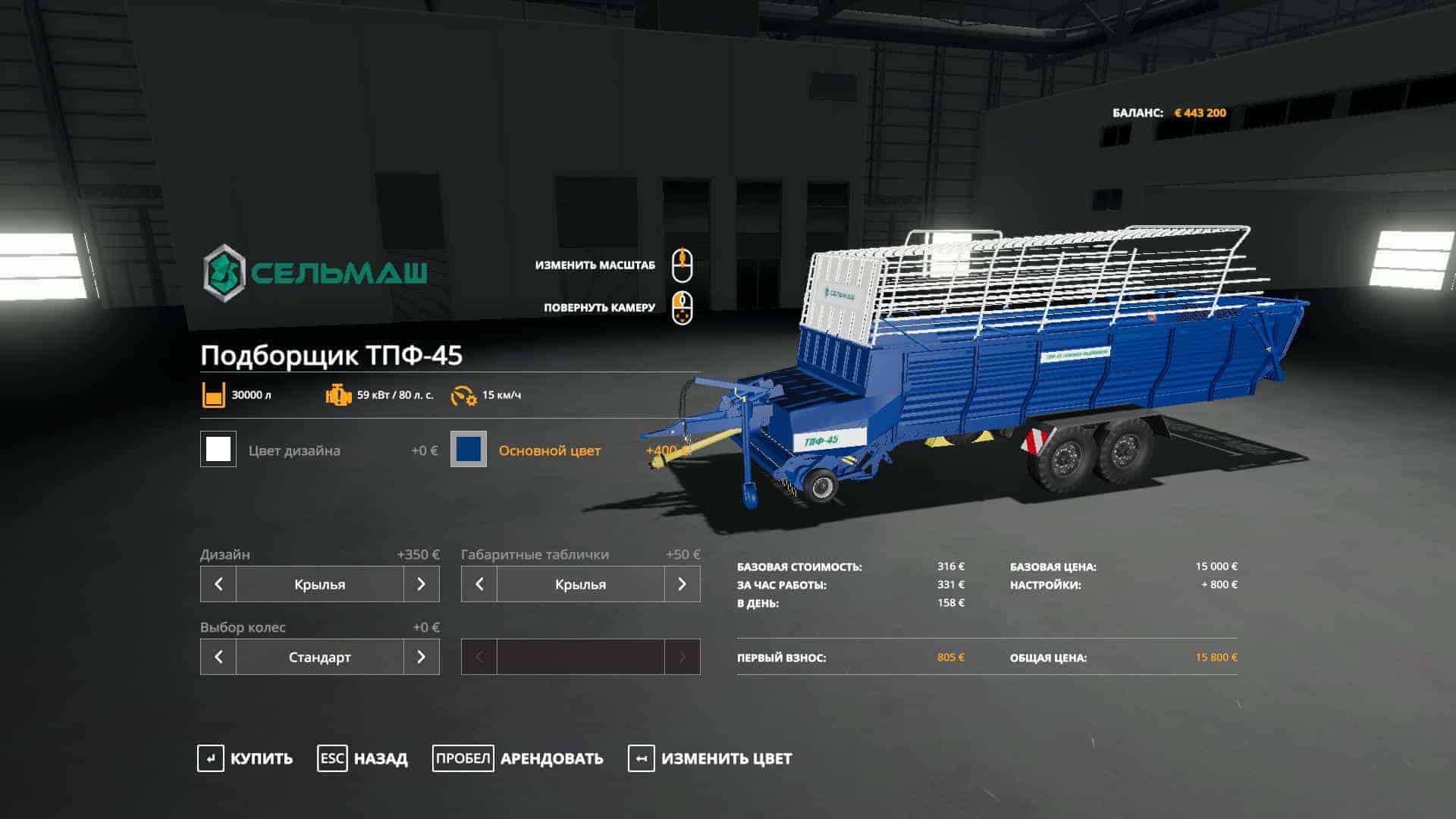Choose previous Дизайн option
Screen dimensions: 1456x819
pos(218,584)
